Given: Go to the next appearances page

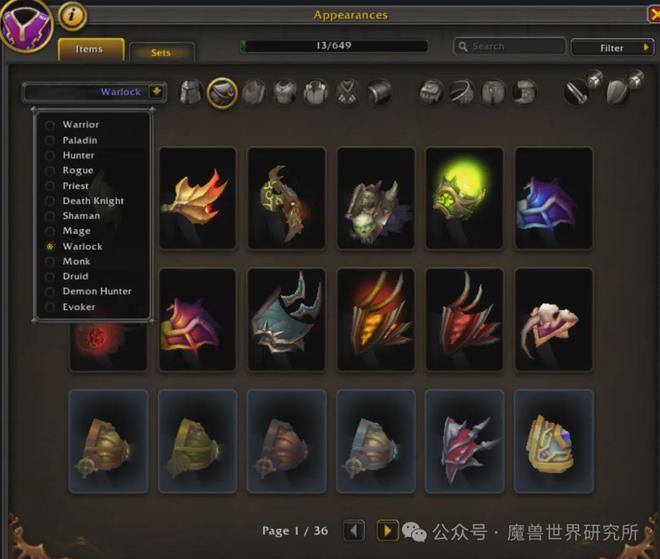Looking at the screenshot, I should click(x=387, y=530).
